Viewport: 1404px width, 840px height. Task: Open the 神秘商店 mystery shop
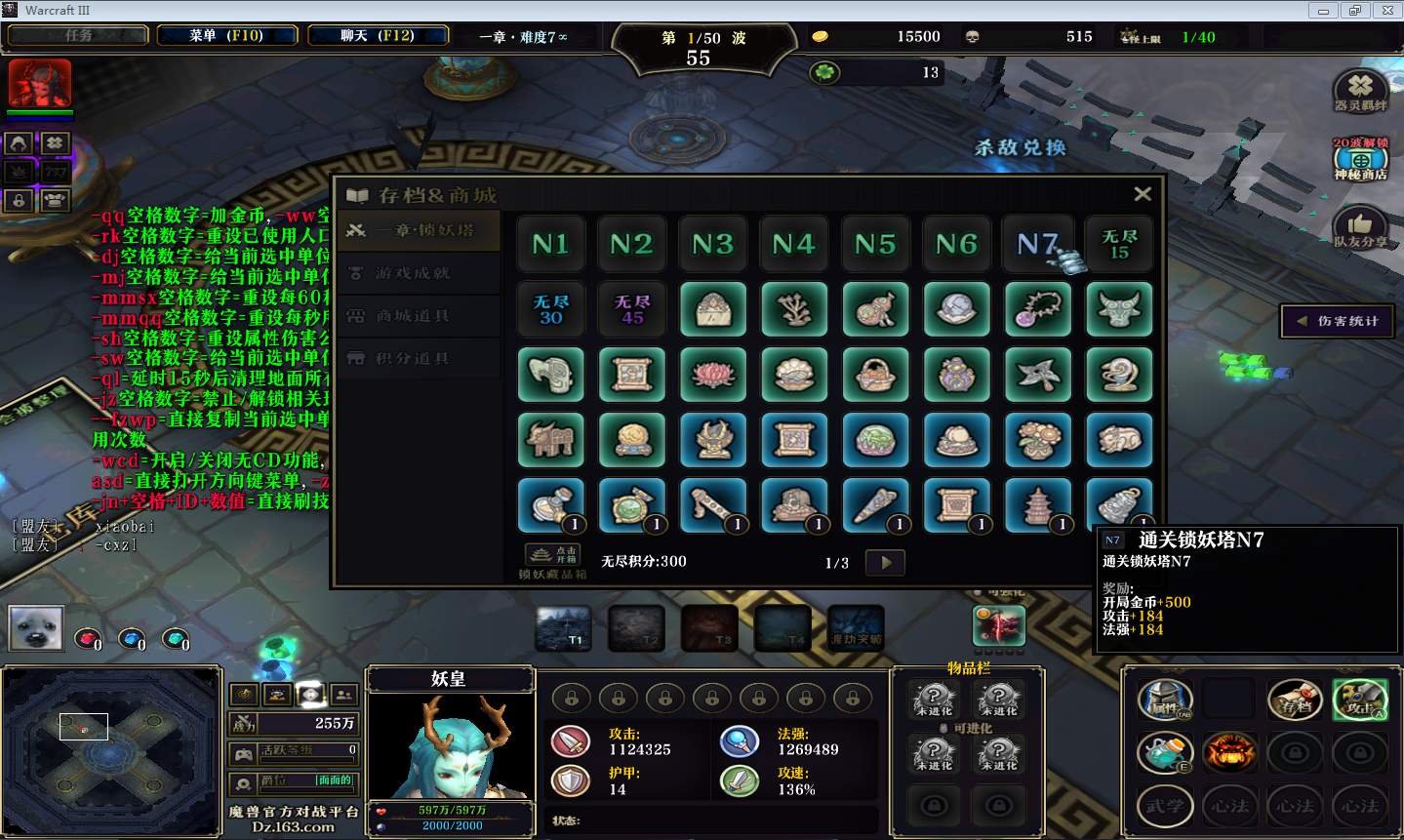click(x=1360, y=159)
